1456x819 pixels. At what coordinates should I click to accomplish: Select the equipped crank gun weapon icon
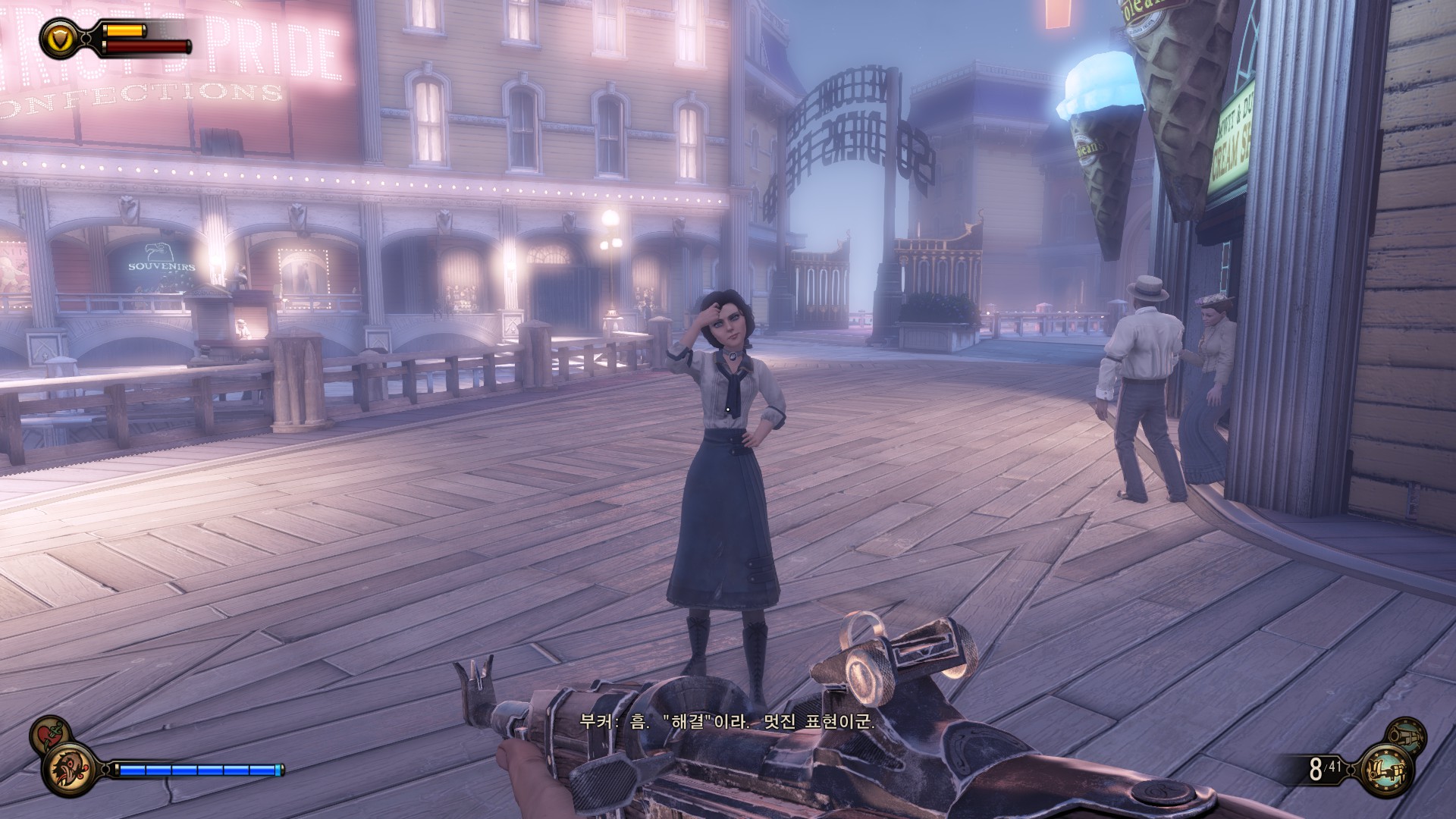coord(1389,770)
